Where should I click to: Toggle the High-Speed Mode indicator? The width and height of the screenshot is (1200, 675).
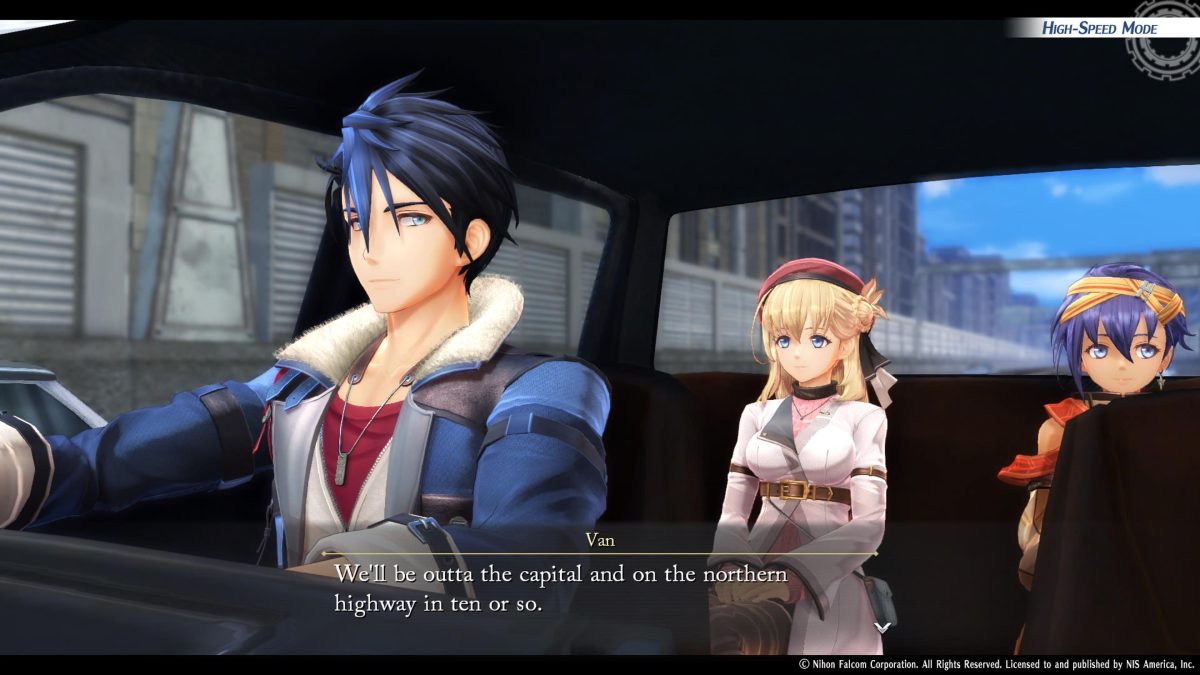pos(1099,28)
